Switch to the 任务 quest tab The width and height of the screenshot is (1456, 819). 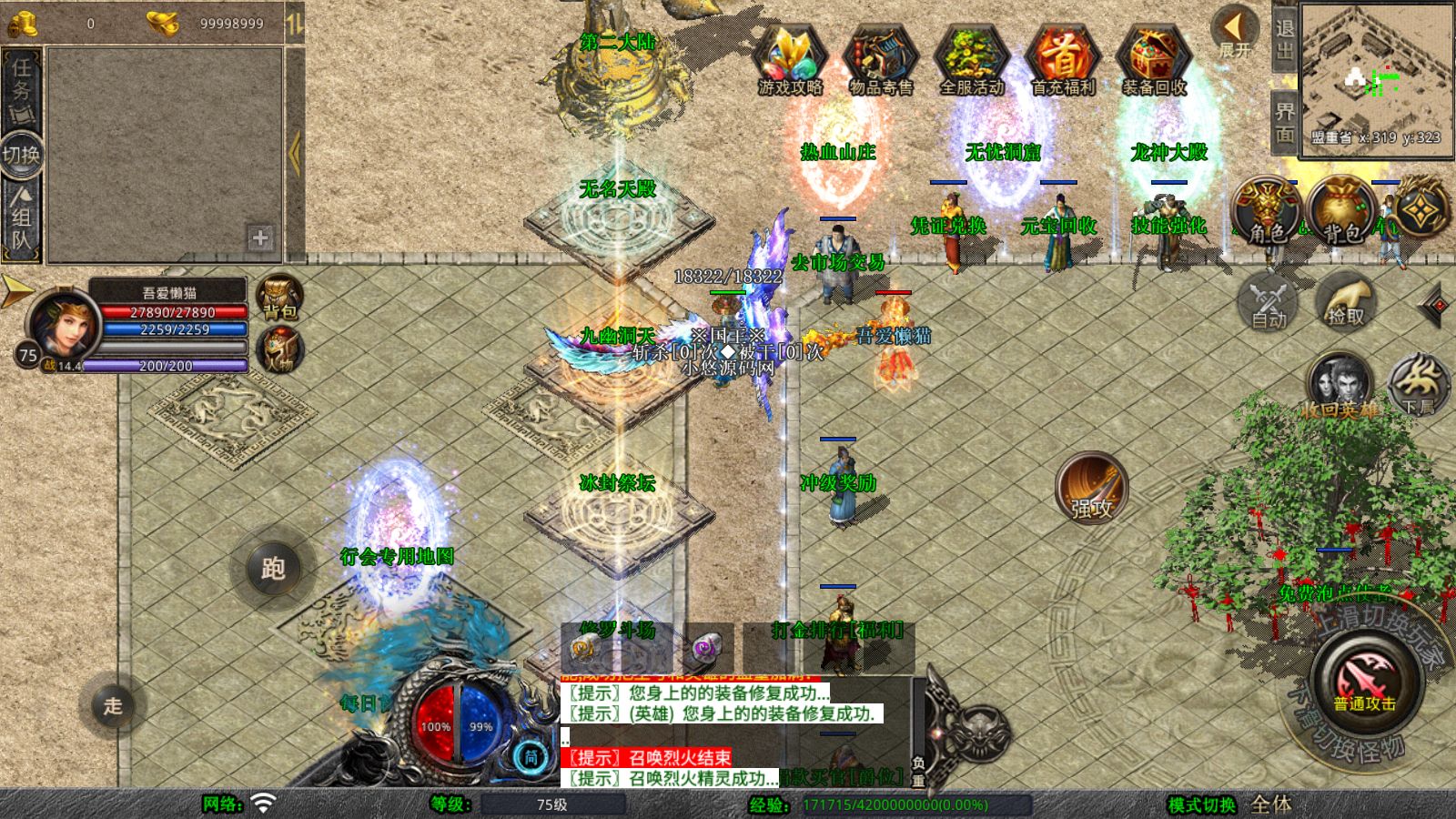click(x=21, y=88)
